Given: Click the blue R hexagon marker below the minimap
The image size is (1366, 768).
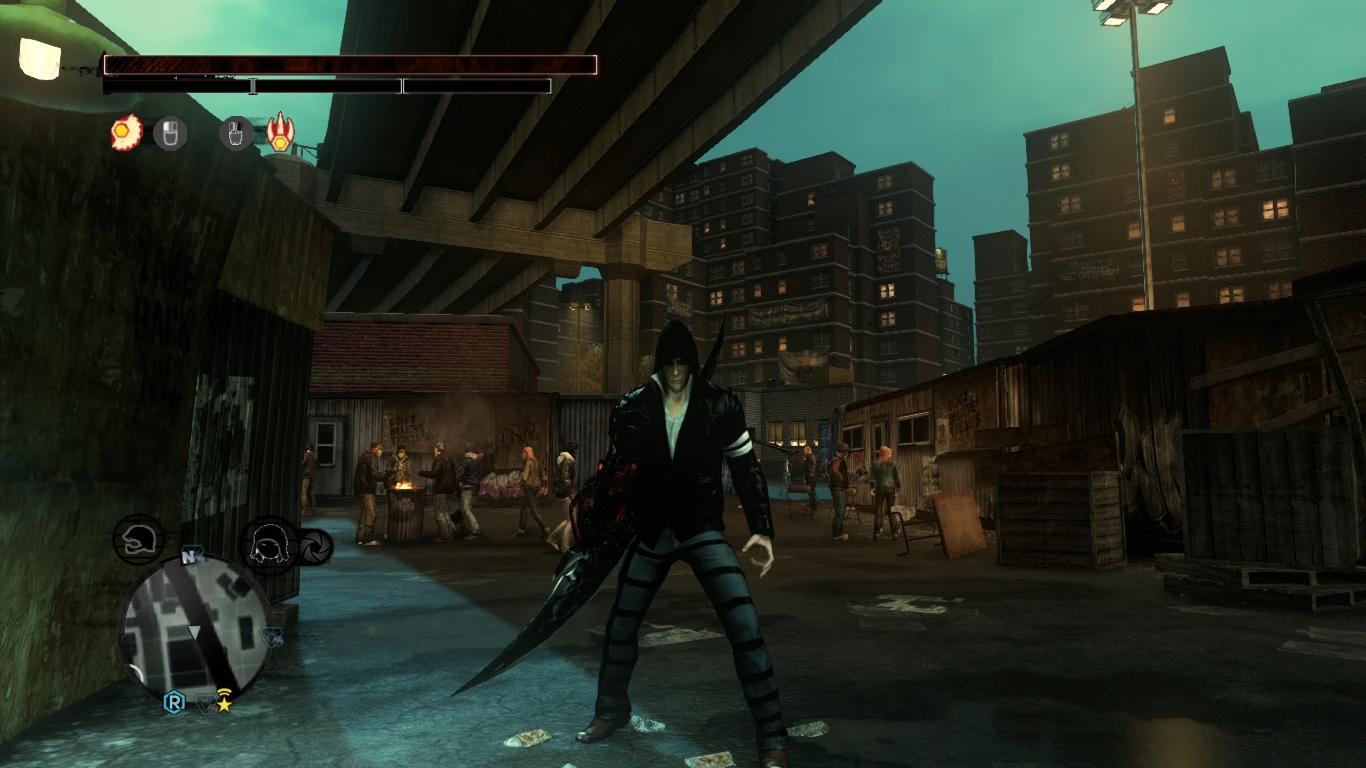Looking at the screenshot, I should pos(174,704).
